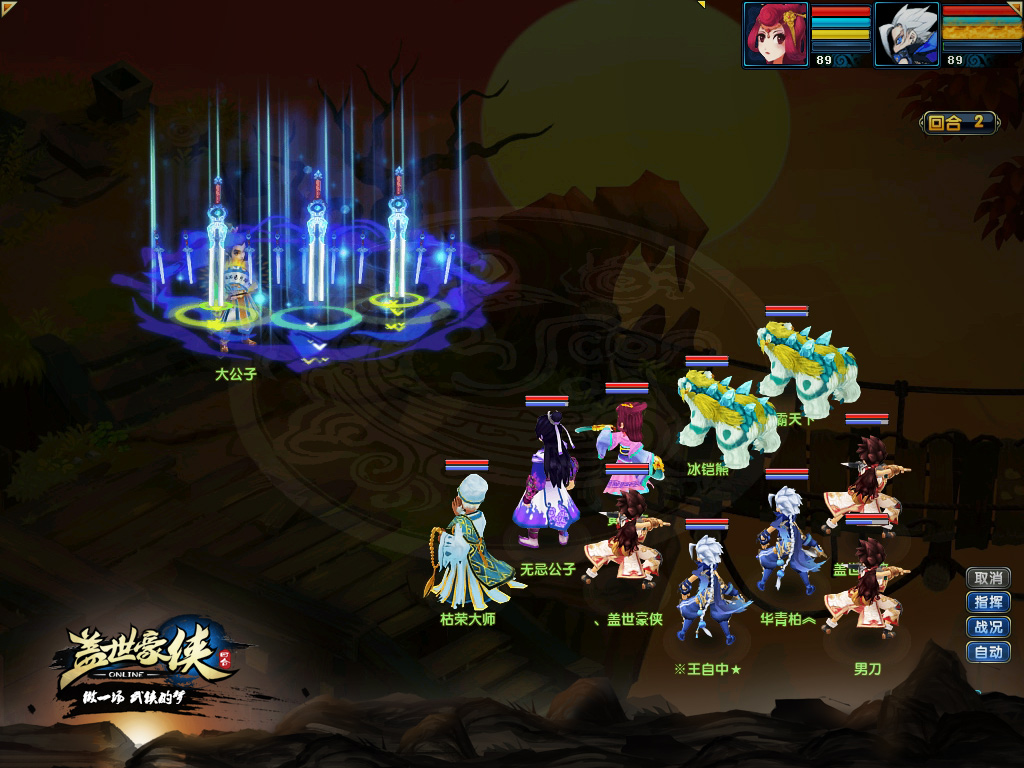This screenshot has width=1024, height=768.
Task: Toggle 自动 auto-battle
Action: click(988, 653)
